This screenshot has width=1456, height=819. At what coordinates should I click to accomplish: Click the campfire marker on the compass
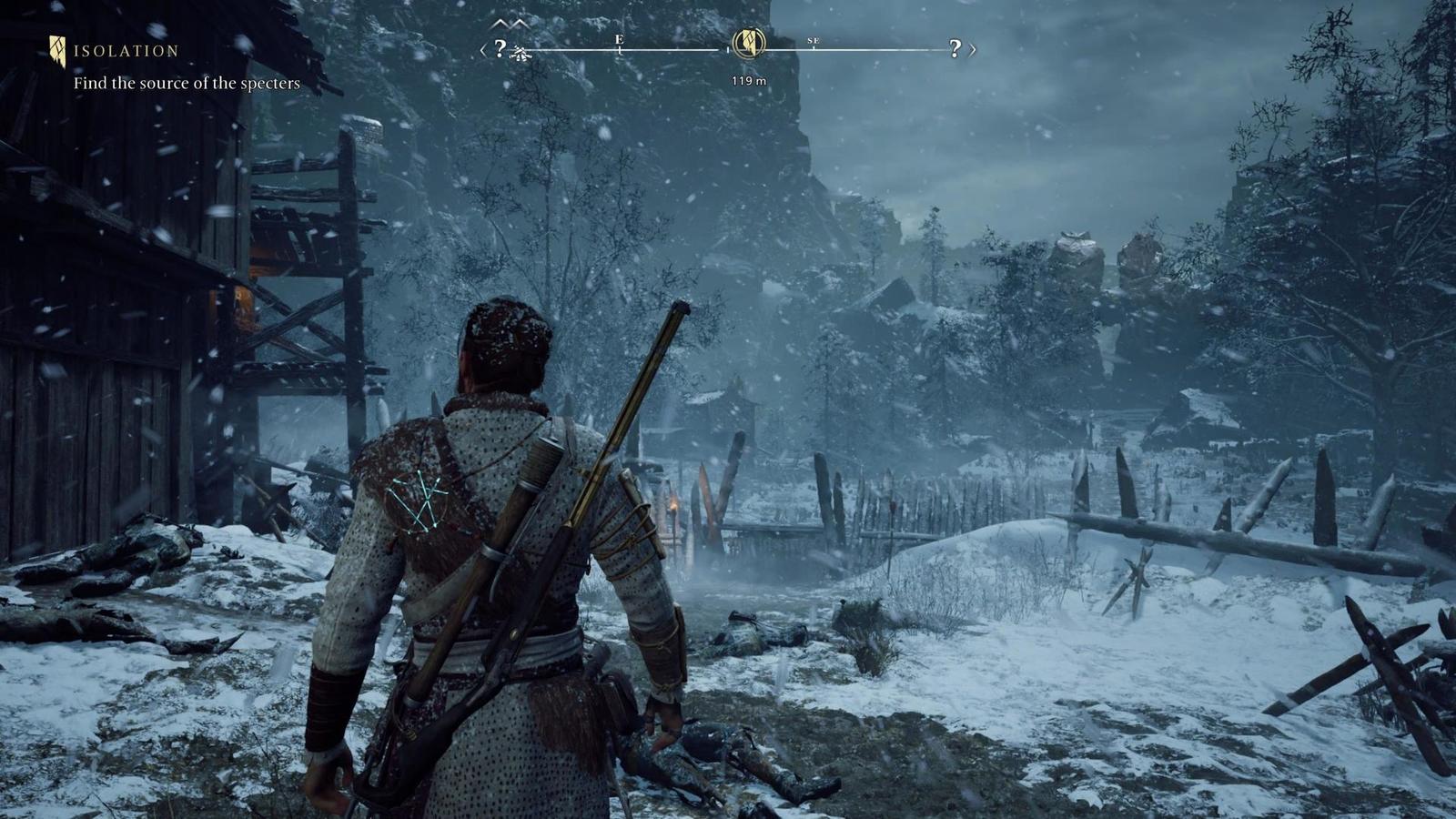click(x=521, y=54)
